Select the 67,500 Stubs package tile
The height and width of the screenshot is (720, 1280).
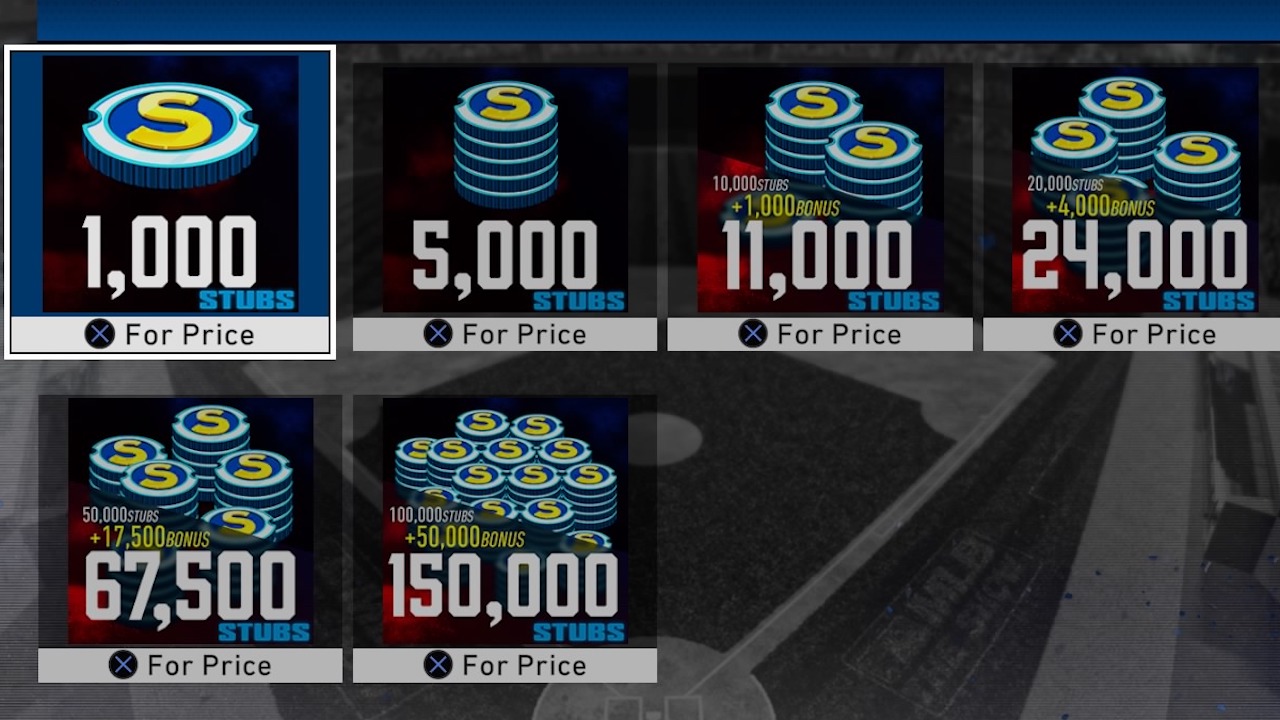point(190,530)
